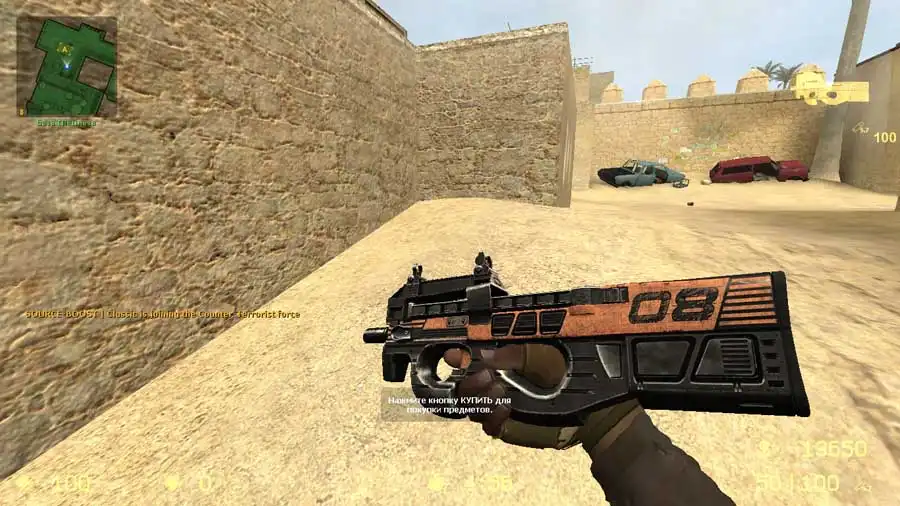
Task: Select the bombsite A marker on the radar
Action: 65,47
